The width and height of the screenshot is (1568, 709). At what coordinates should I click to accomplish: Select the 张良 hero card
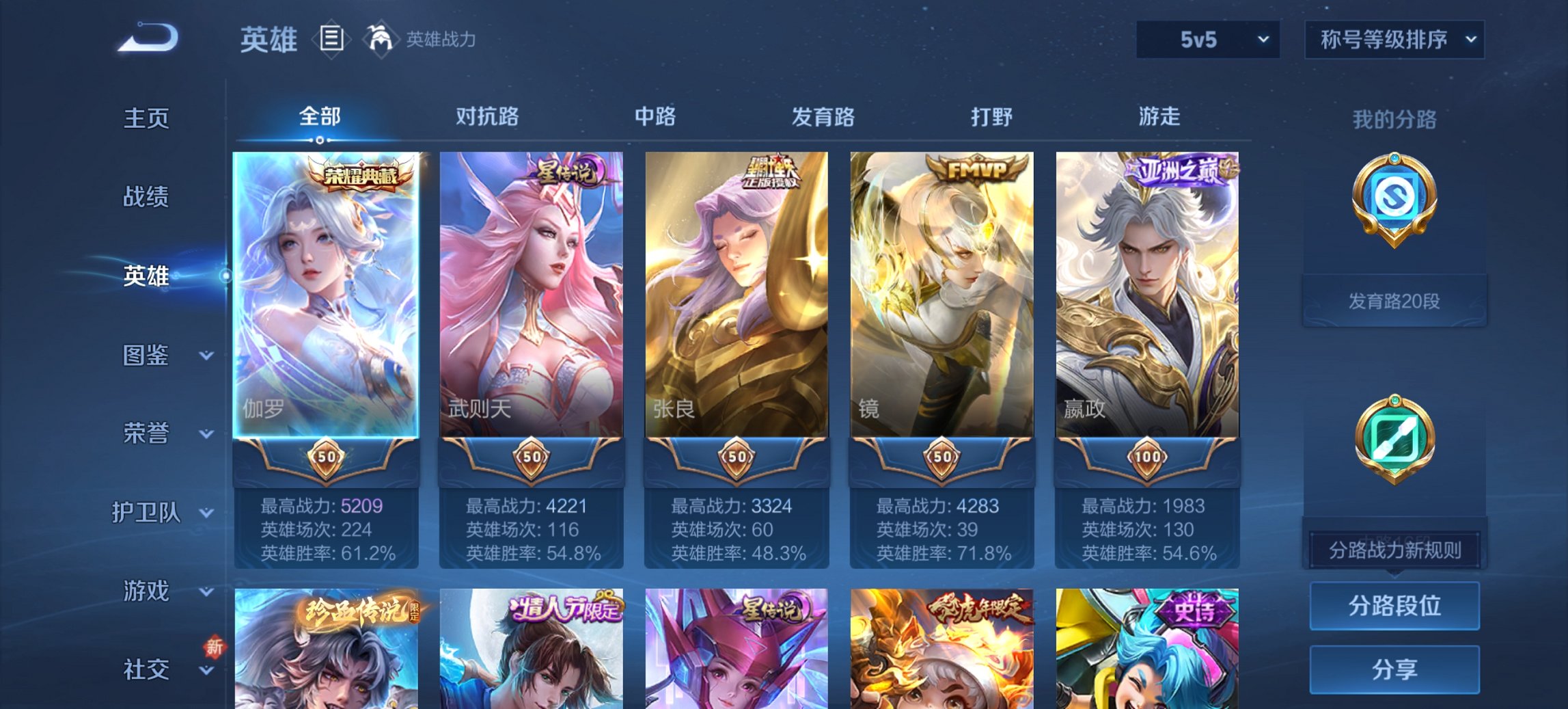(x=737, y=294)
